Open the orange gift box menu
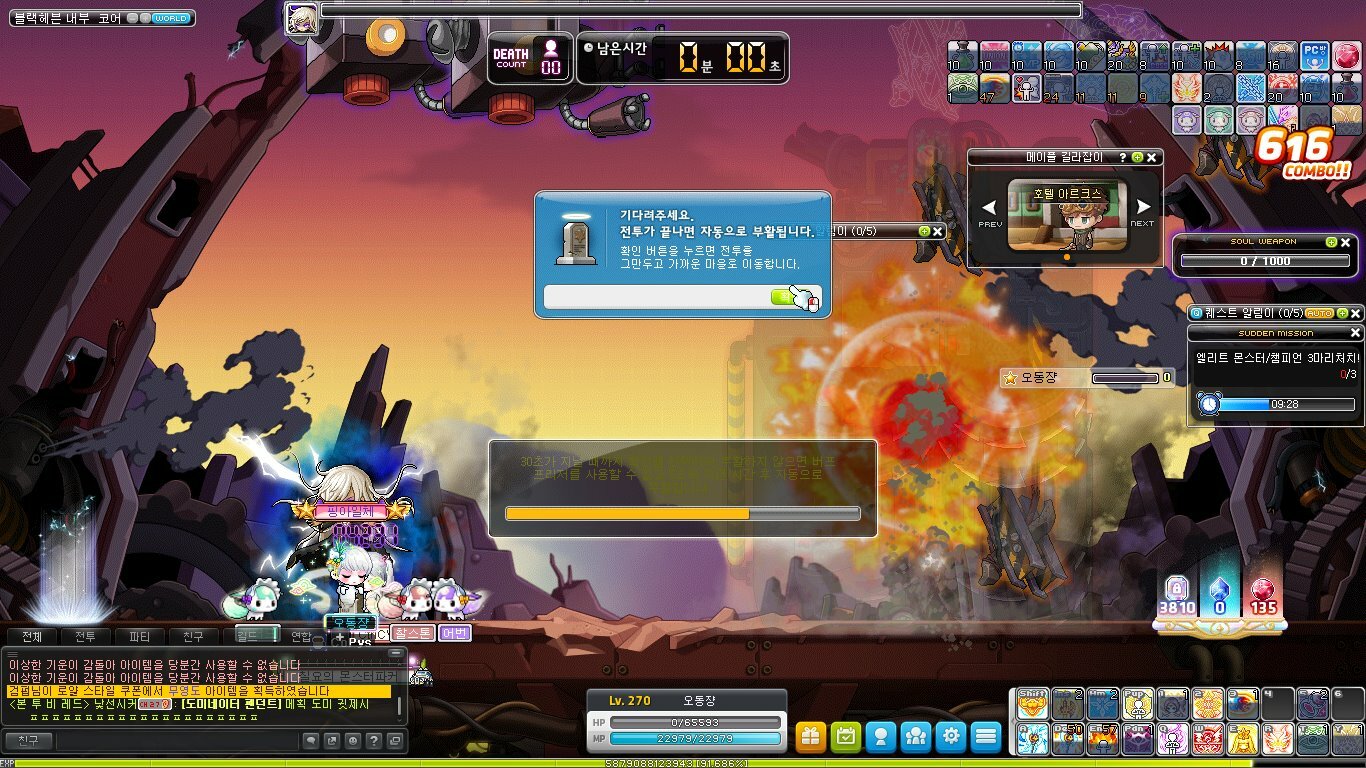The width and height of the screenshot is (1366, 768). (x=811, y=737)
